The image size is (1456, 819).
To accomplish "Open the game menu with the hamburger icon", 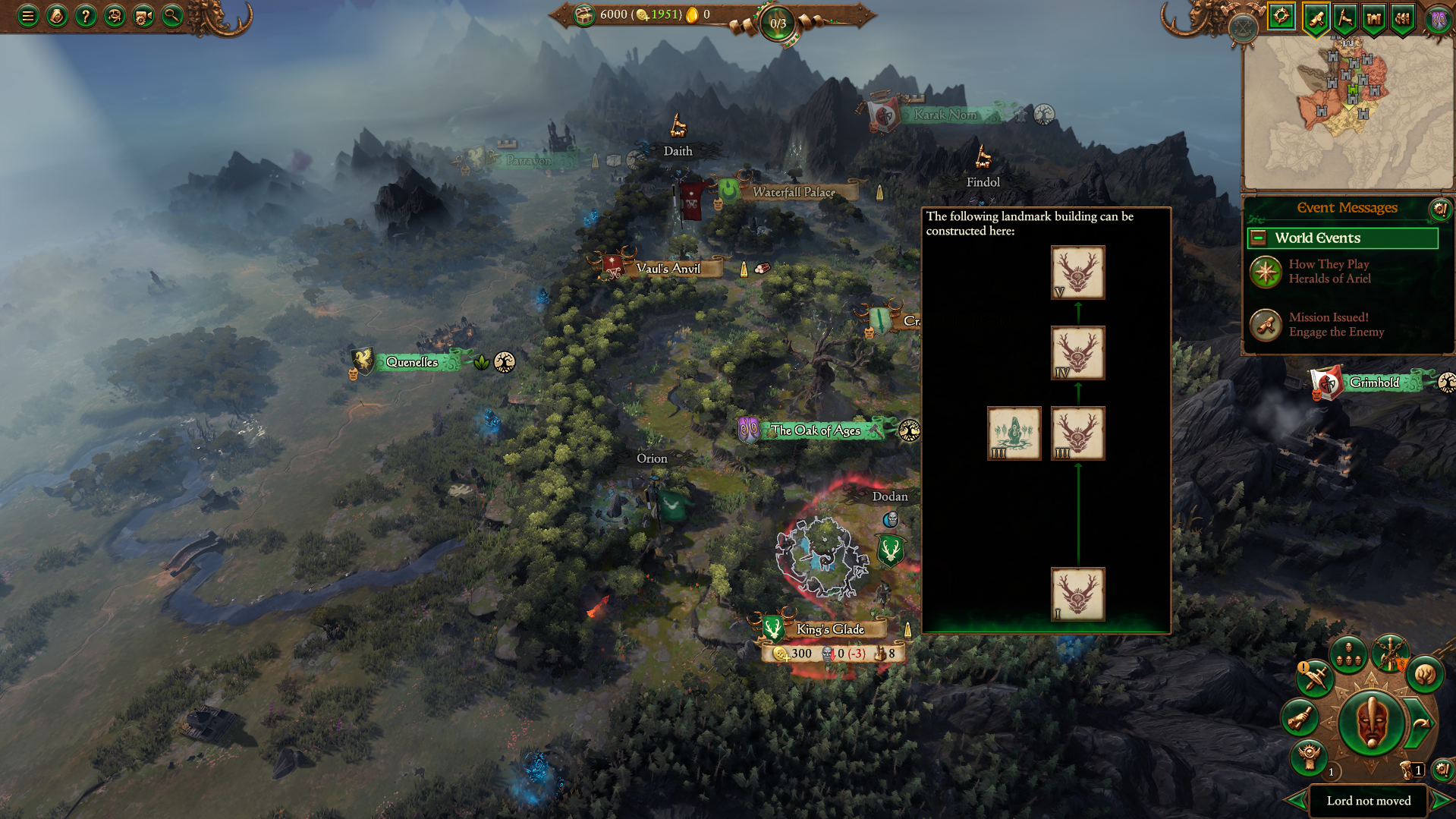I will click(27, 15).
